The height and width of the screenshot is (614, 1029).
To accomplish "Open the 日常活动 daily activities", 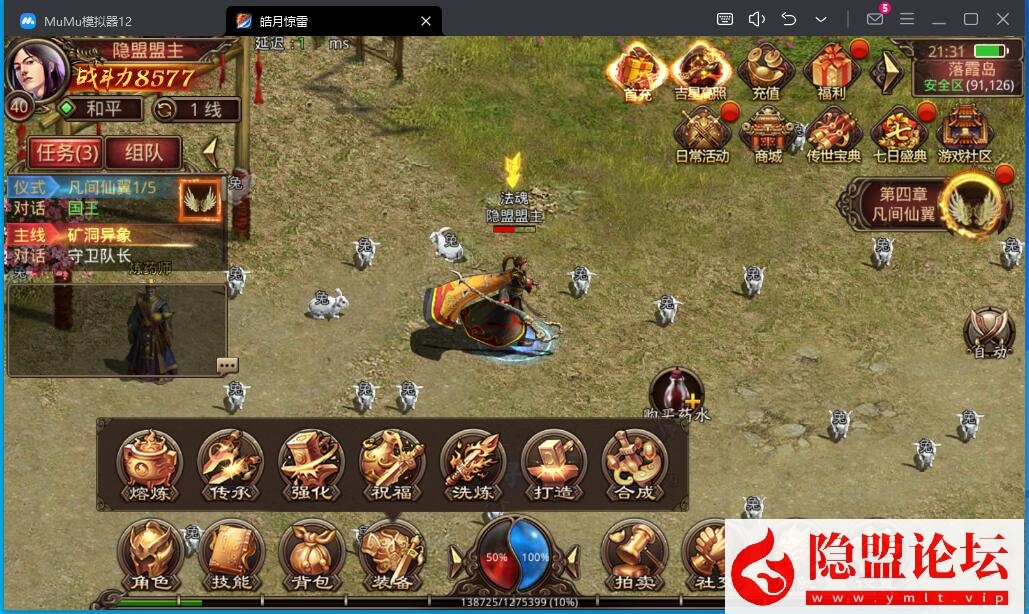I will pos(702,135).
